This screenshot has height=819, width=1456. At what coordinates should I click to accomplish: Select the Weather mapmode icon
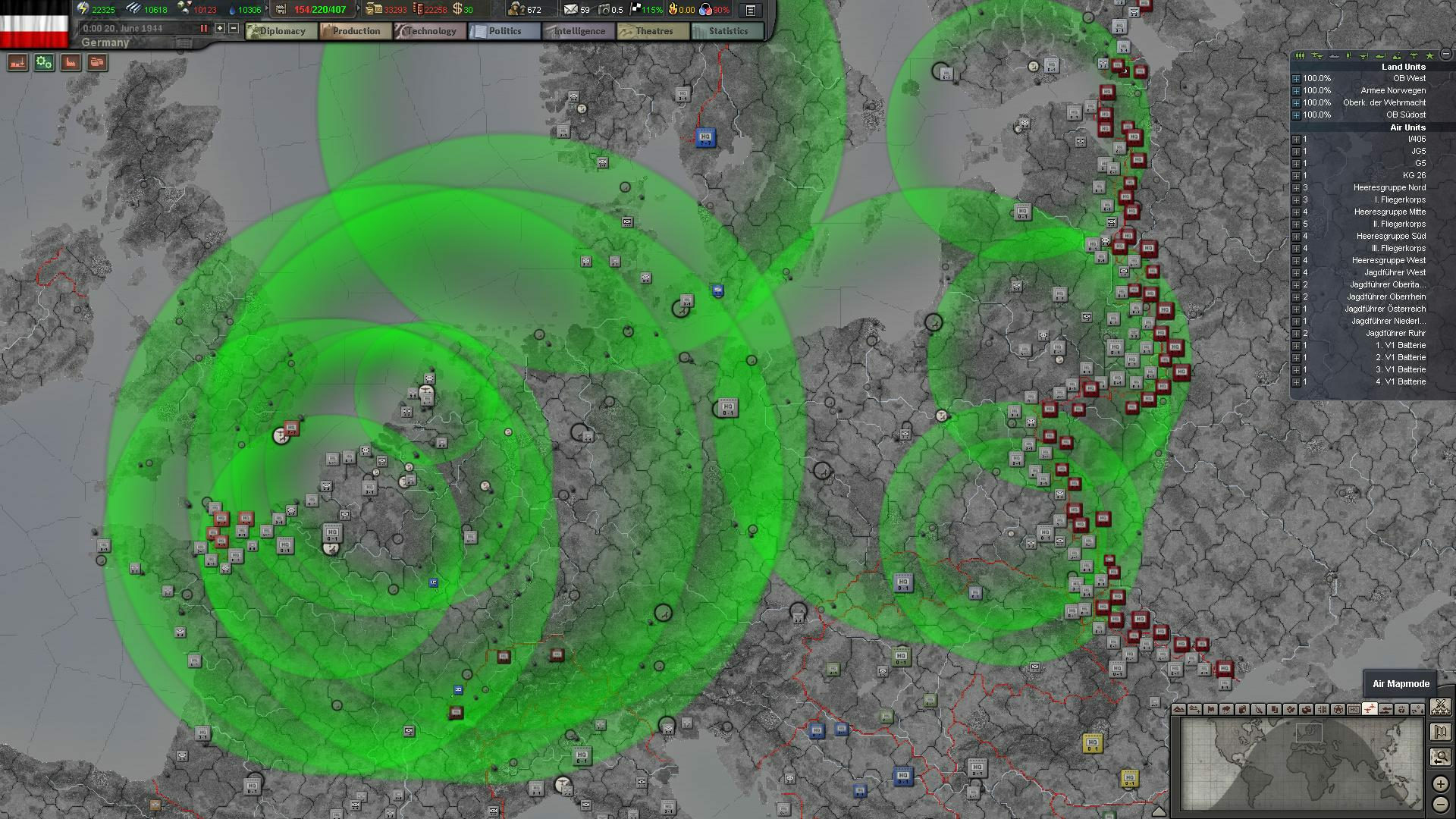[x=1228, y=711]
